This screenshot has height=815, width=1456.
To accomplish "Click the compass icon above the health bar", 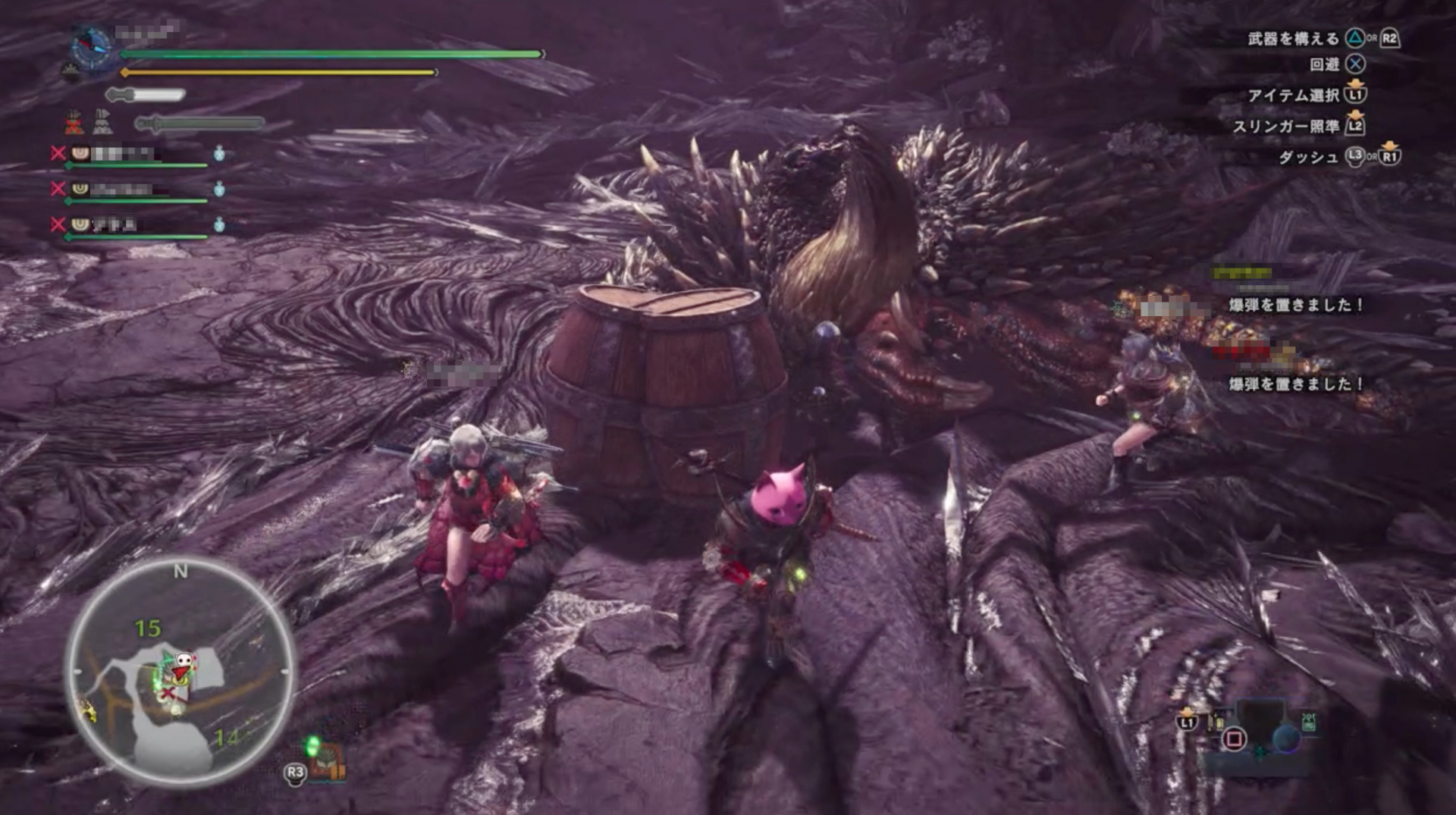I will click(x=91, y=44).
